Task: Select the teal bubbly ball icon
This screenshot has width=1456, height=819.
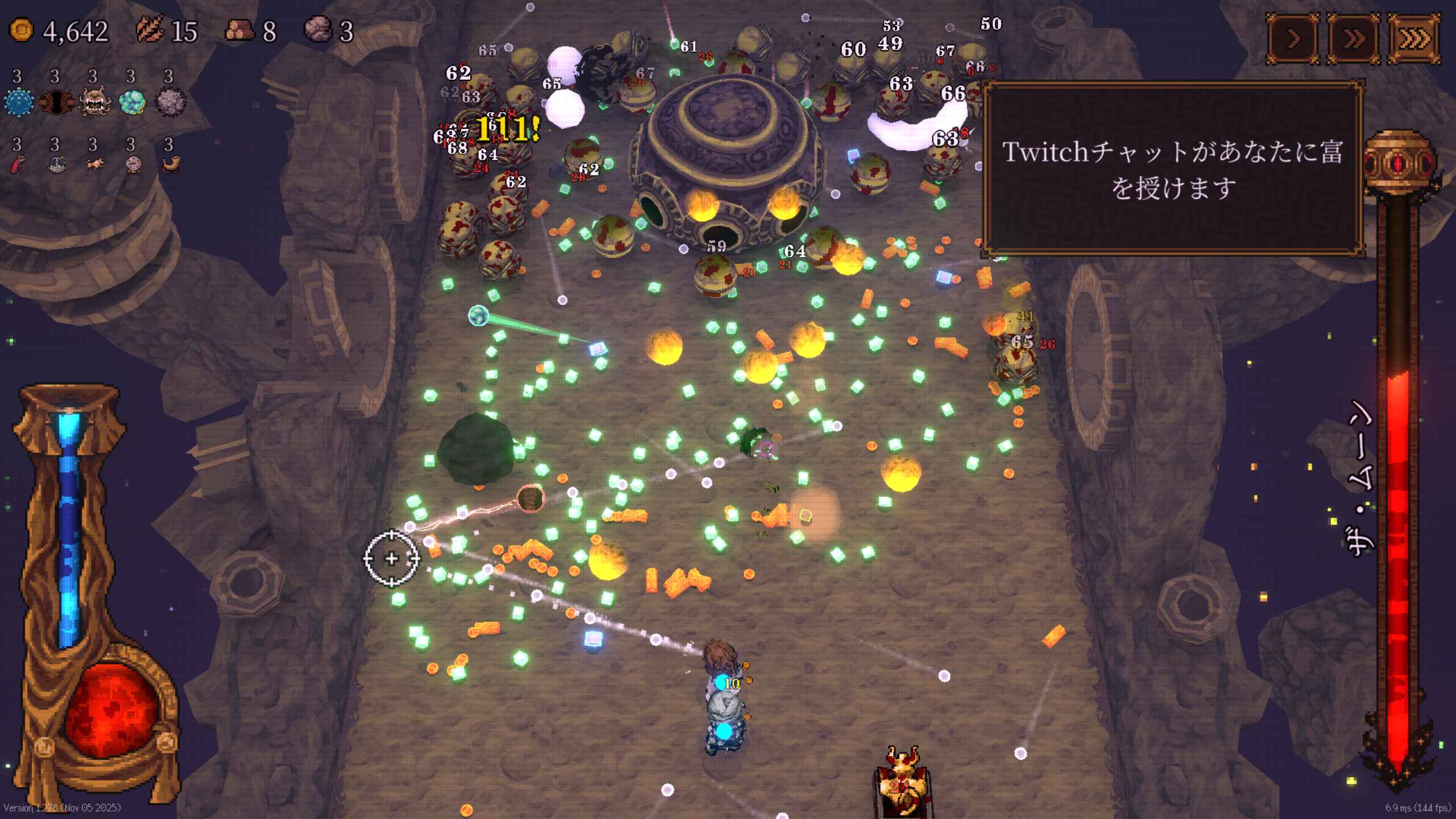Action: click(132, 103)
